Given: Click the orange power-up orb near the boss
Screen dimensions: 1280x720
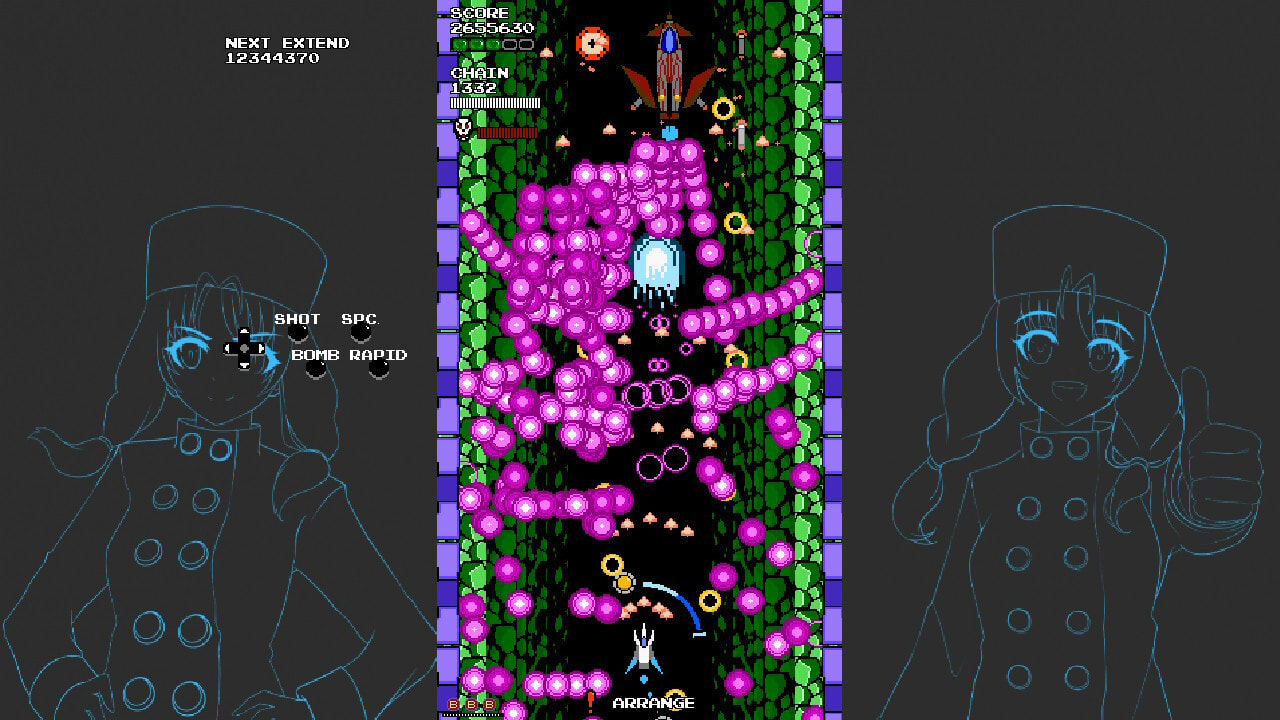Looking at the screenshot, I should (592, 44).
